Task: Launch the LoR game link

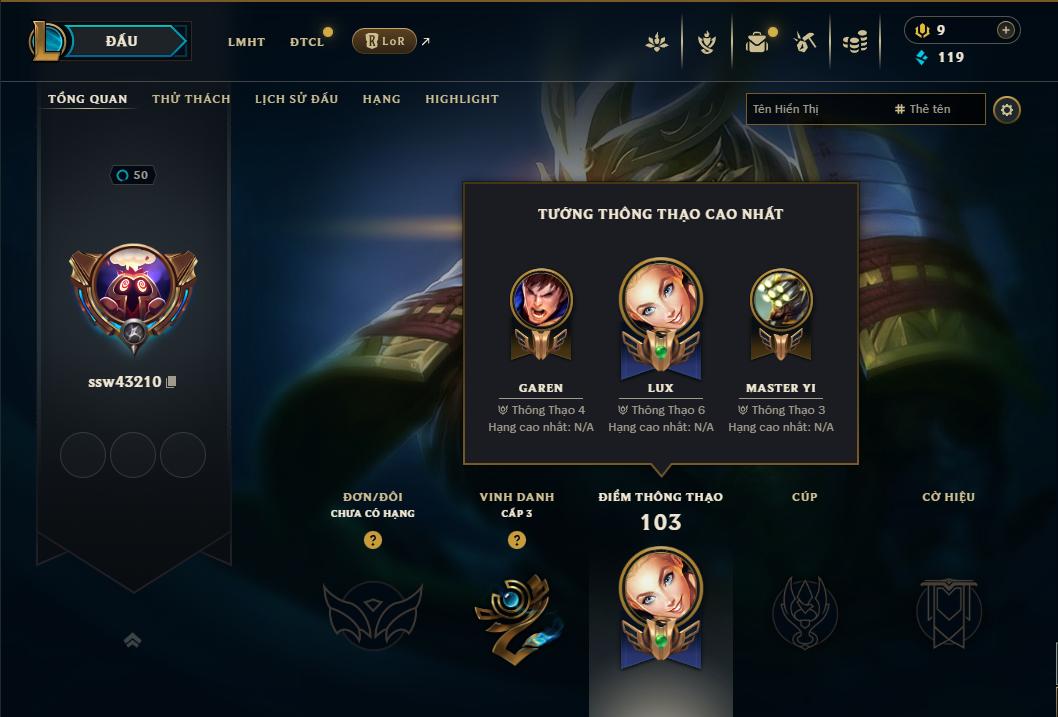Action: [385, 41]
